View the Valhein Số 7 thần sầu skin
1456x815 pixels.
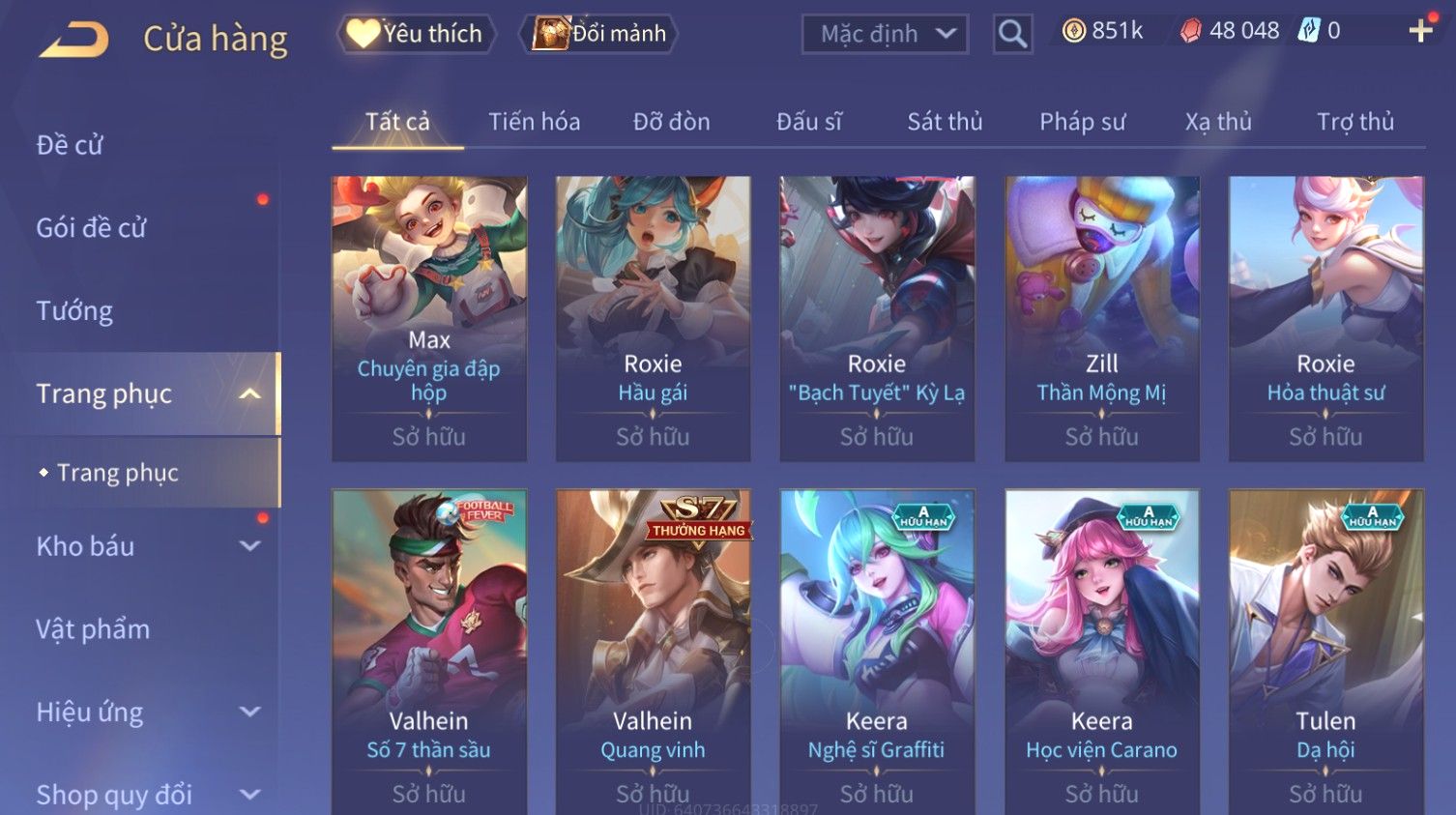[429, 650]
